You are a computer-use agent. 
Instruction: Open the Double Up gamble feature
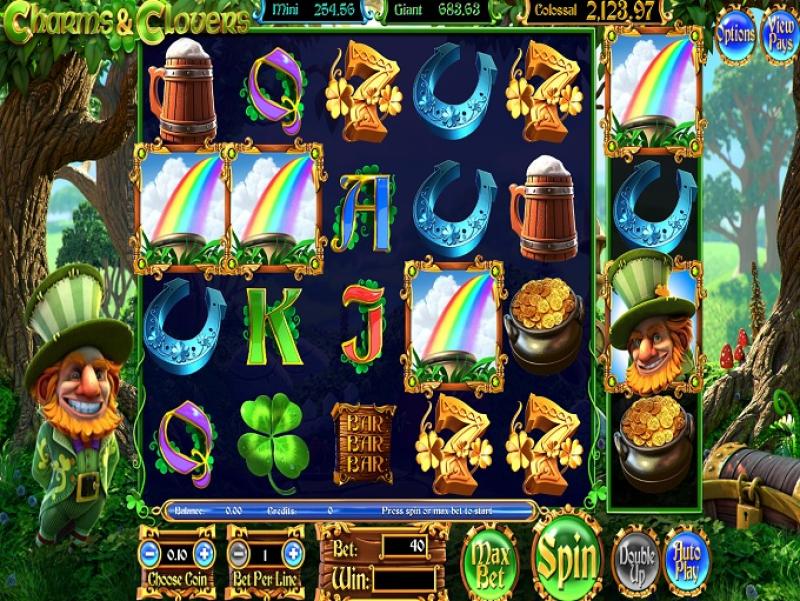point(635,562)
